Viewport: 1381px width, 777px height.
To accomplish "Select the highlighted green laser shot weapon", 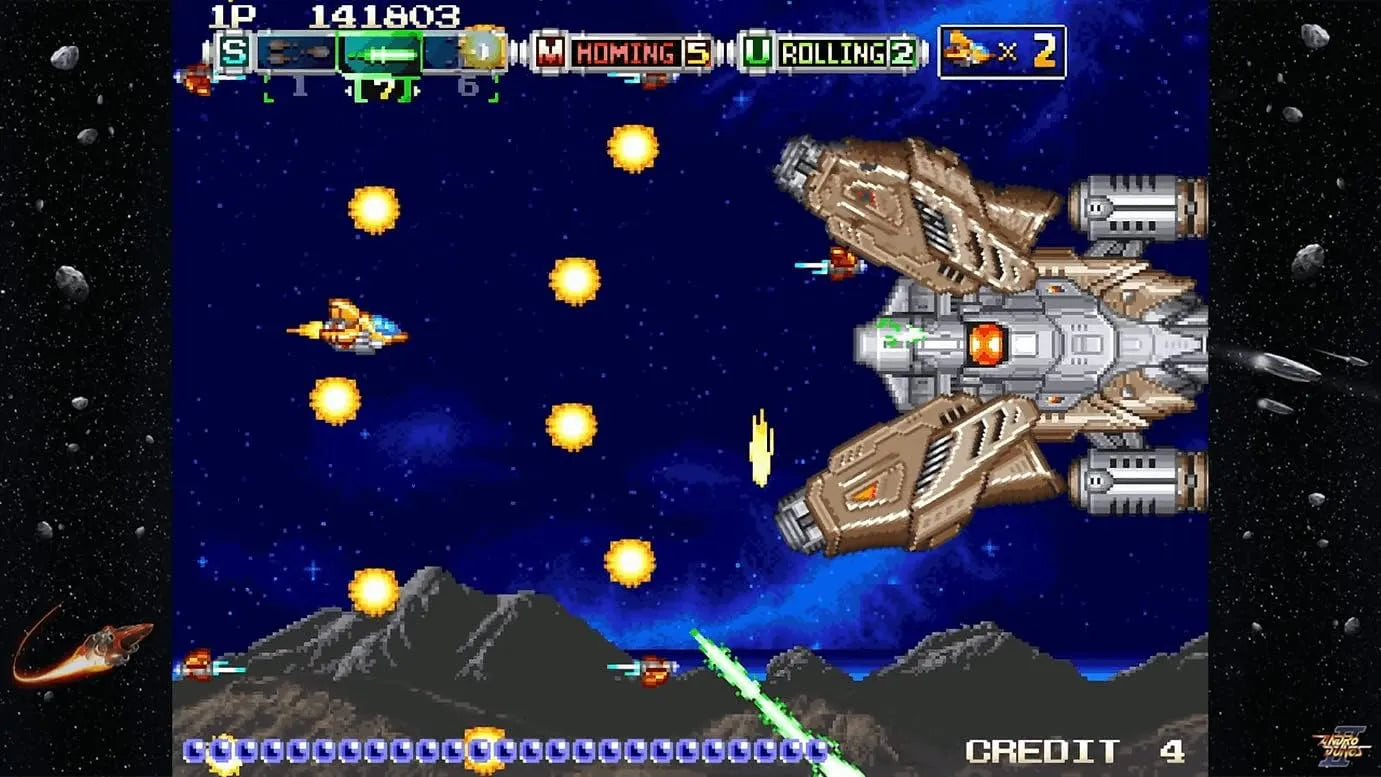I will (x=379, y=53).
